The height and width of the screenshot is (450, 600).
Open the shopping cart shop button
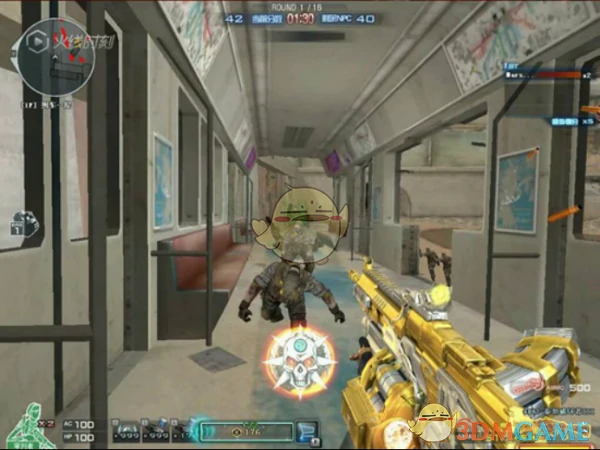tap(307, 431)
